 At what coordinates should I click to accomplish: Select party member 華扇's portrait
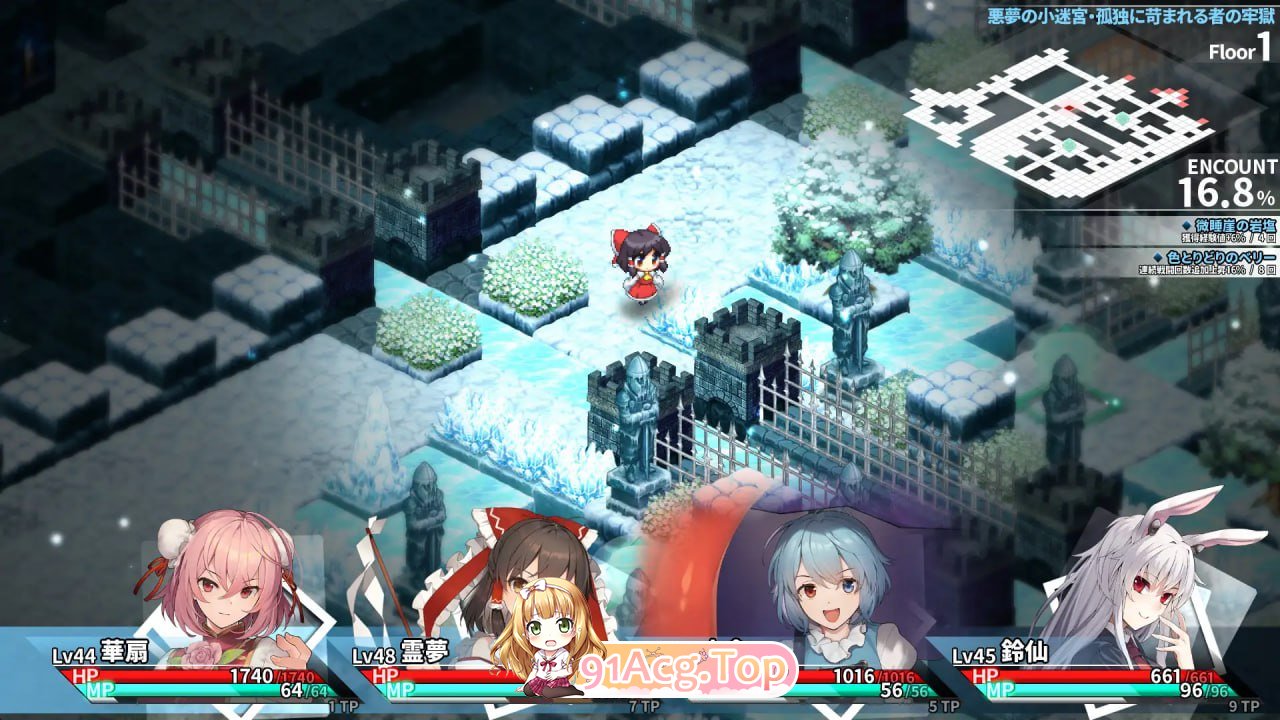(227, 578)
